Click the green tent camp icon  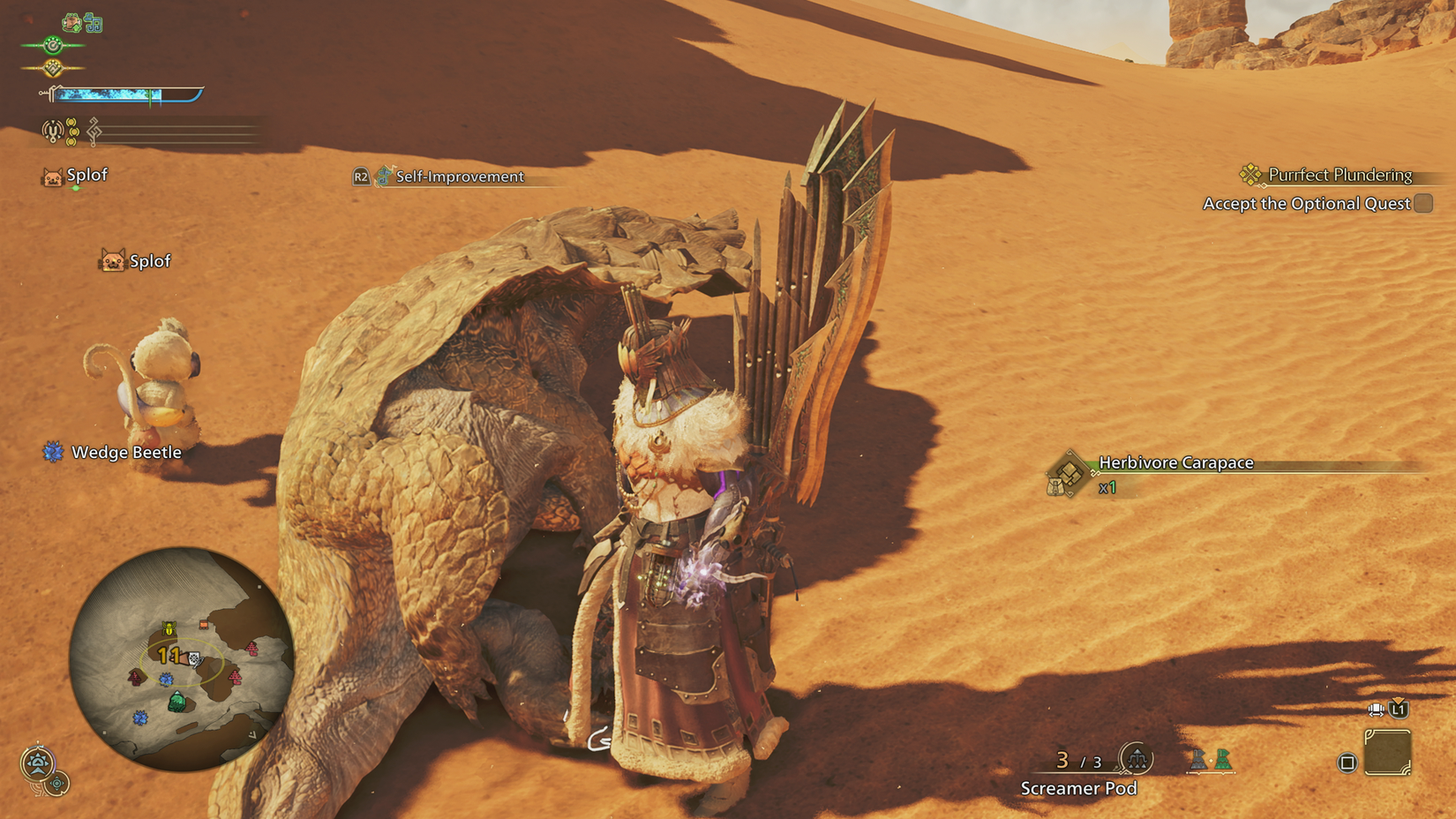tap(1223, 760)
